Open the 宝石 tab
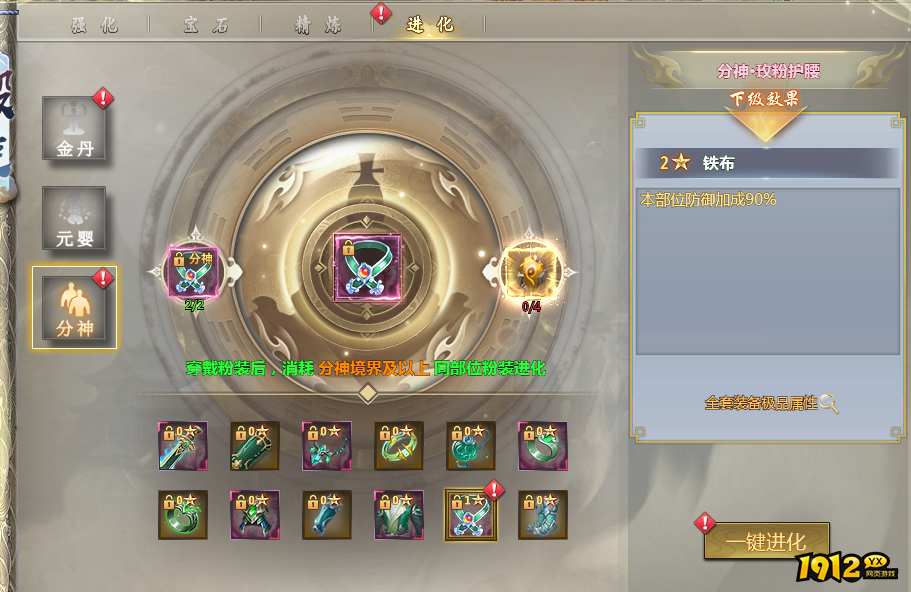911x592 pixels. 207,25
